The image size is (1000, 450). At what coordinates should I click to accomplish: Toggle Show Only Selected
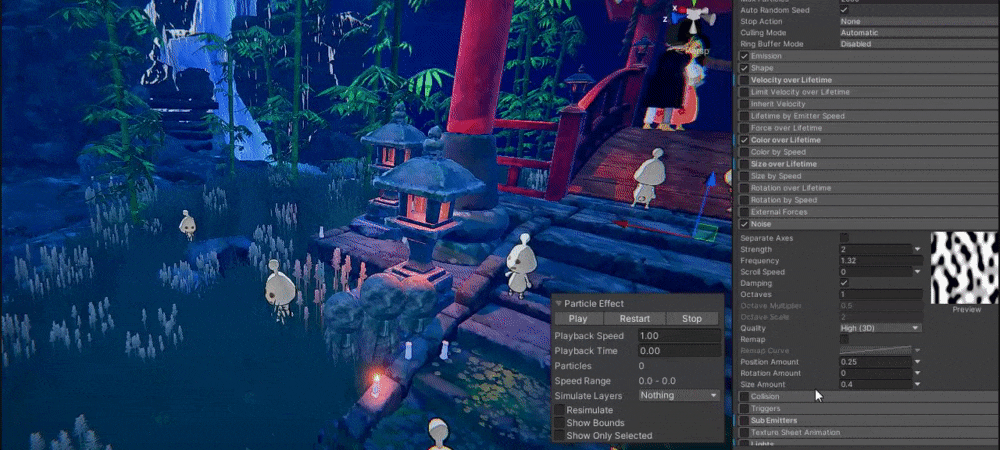[x=559, y=436]
